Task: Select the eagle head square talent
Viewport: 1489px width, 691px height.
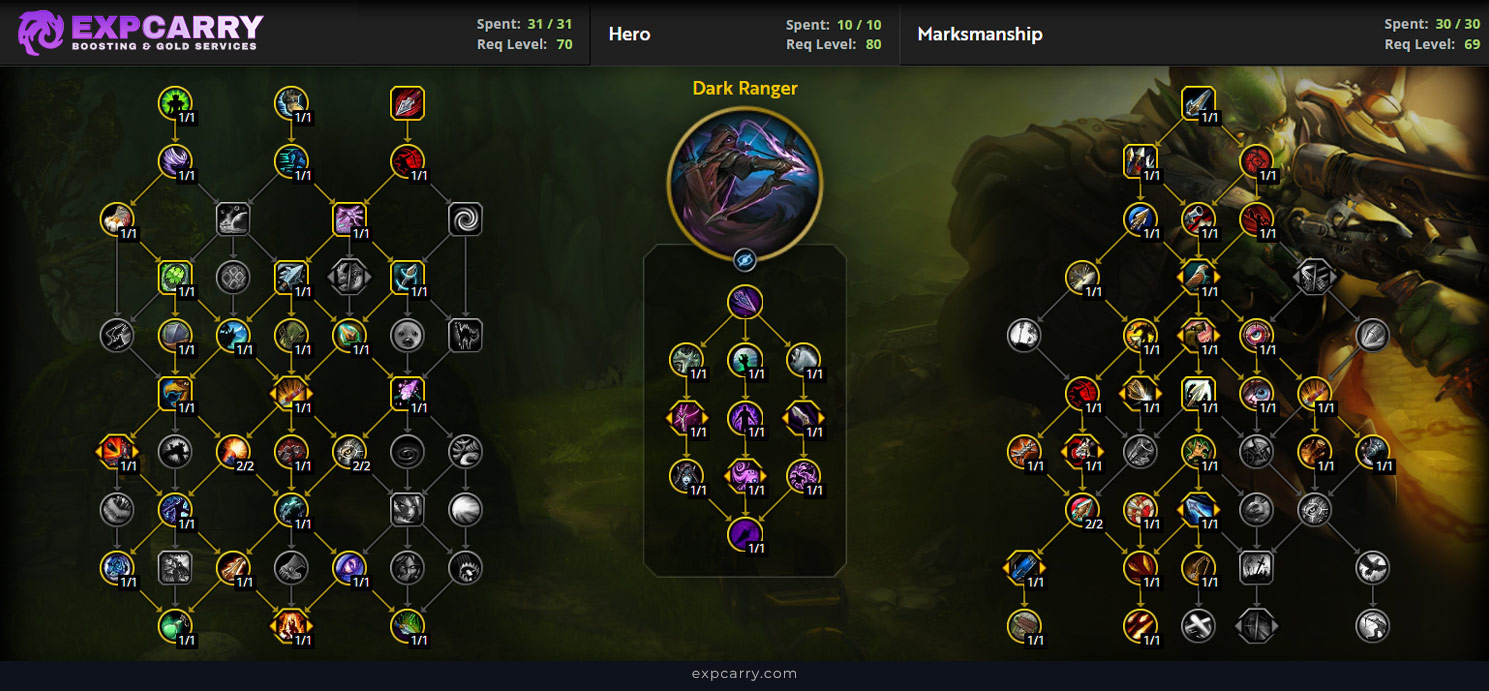Action: [x=175, y=393]
